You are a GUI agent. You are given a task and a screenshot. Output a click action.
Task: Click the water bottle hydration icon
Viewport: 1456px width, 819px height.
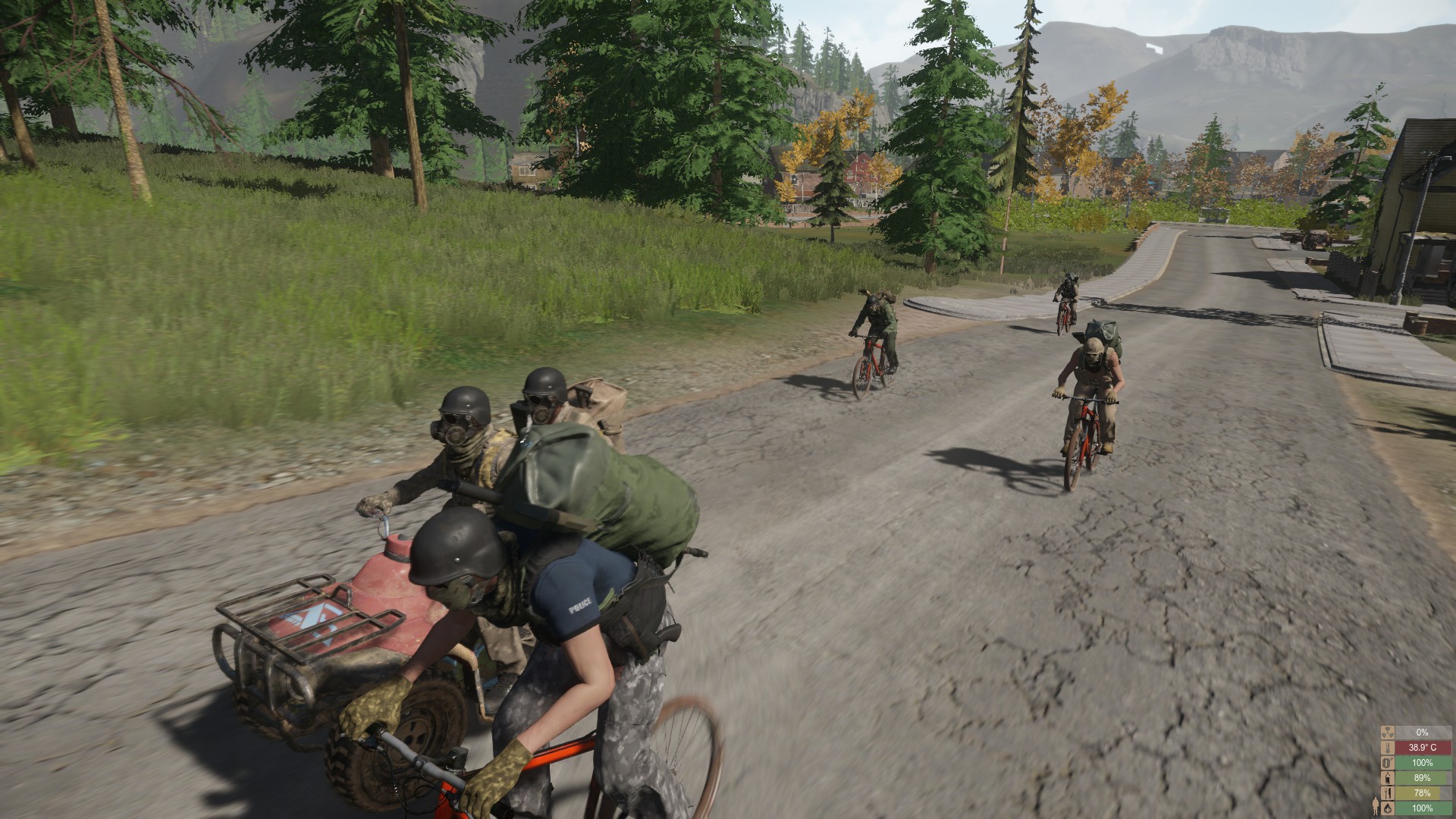click(1388, 778)
